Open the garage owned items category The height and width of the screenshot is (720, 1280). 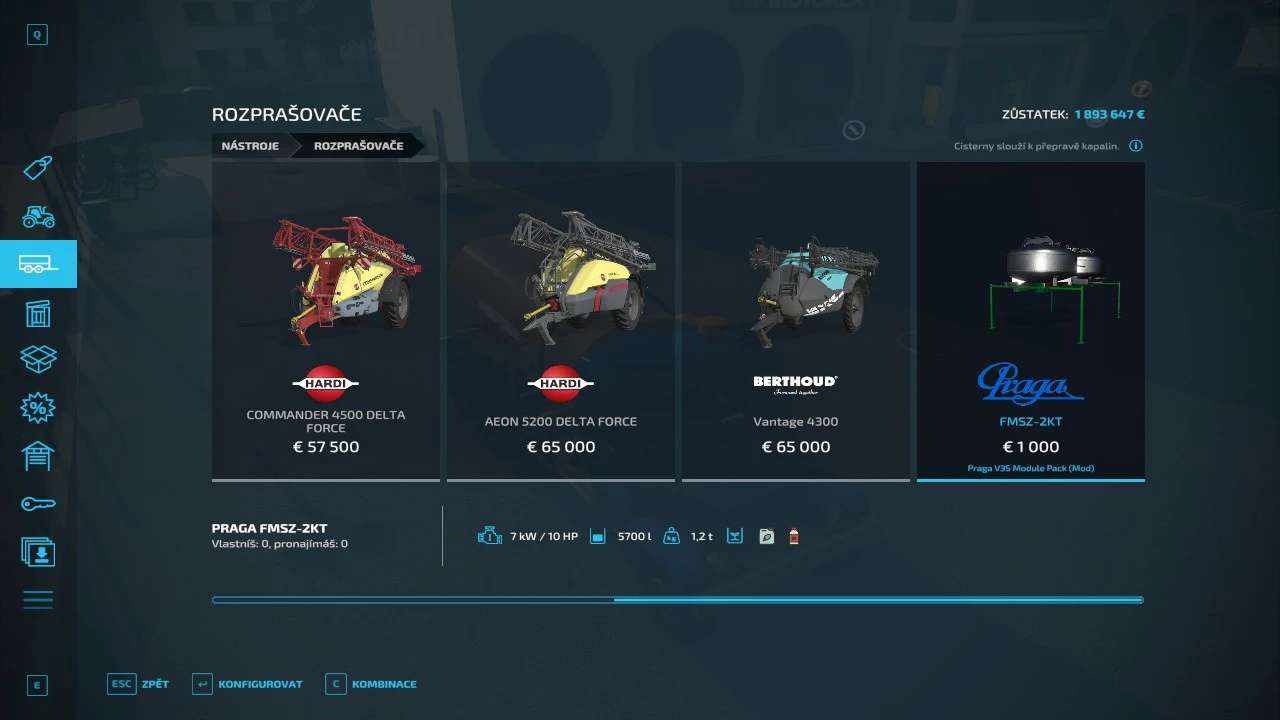click(x=38, y=456)
